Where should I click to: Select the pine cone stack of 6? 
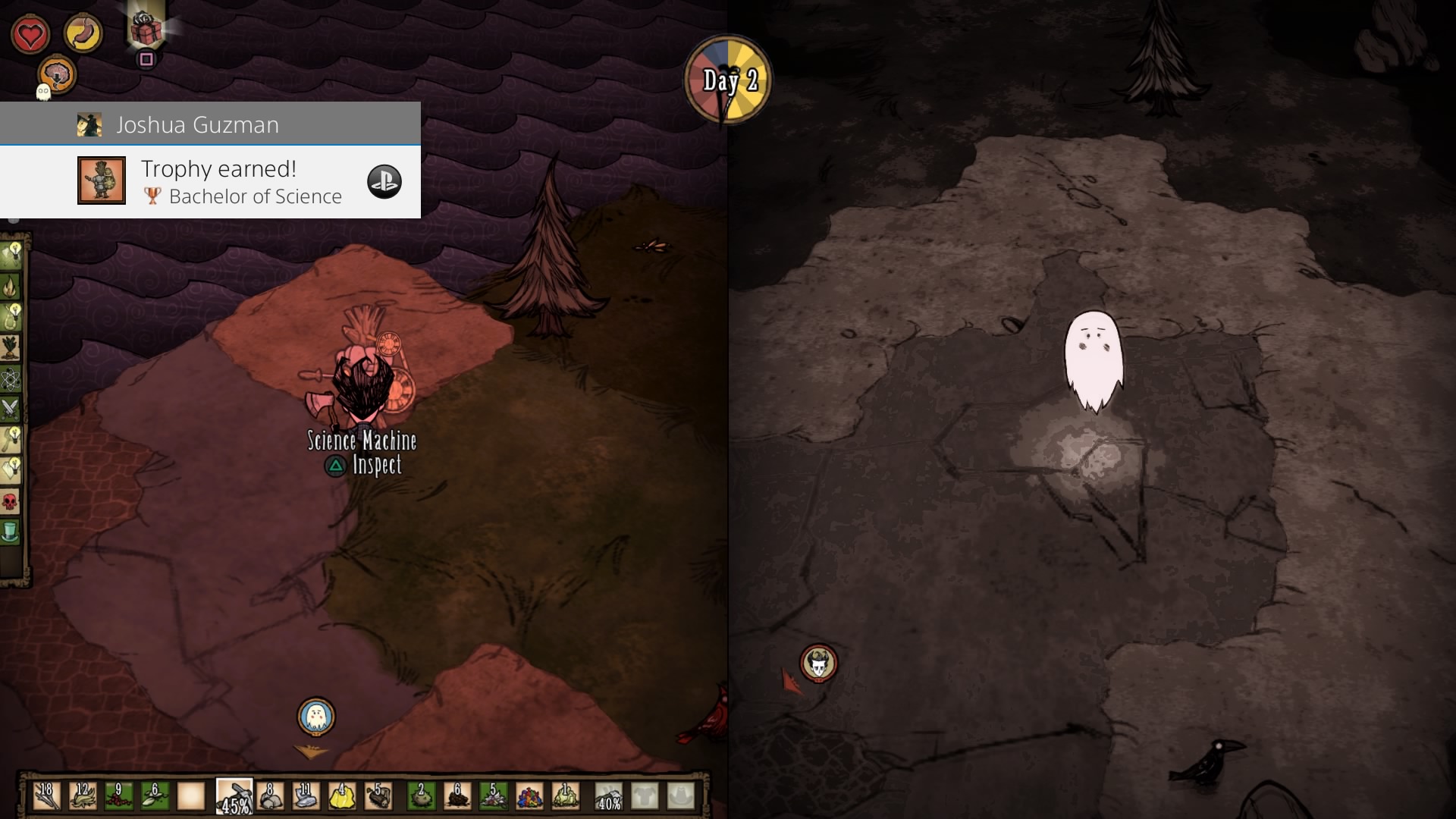tap(457, 796)
